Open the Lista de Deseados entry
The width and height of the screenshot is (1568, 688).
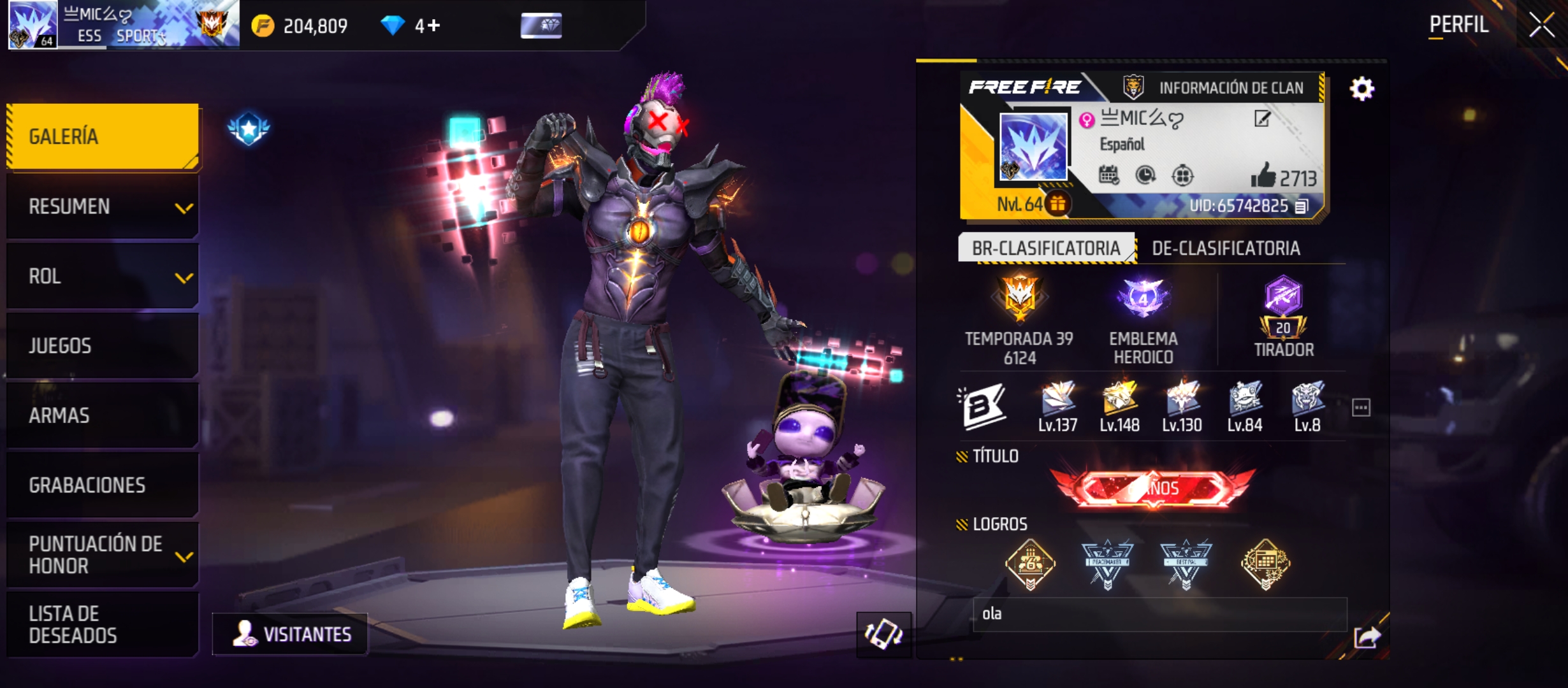pos(102,624)
